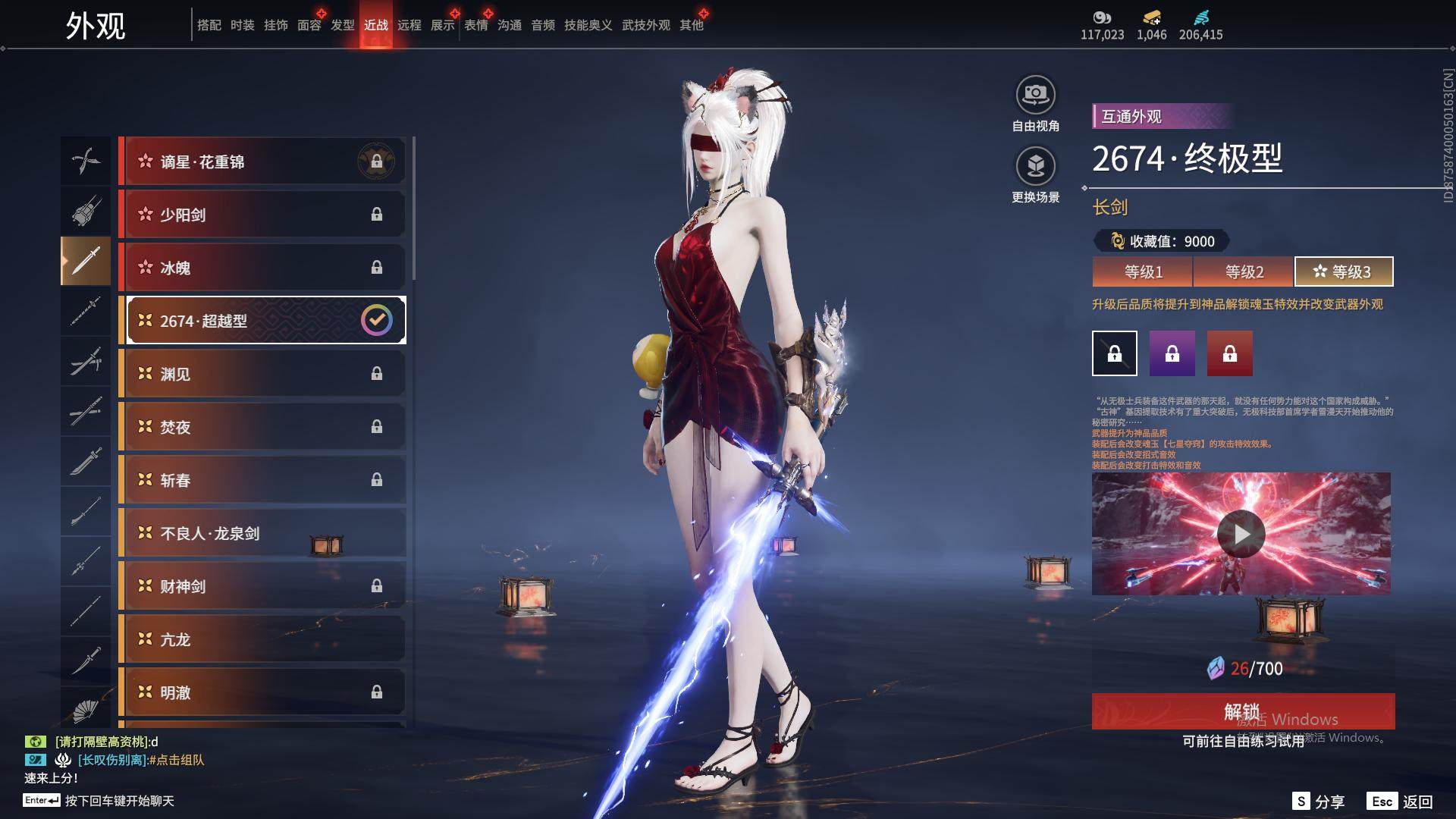
Task: Click the red 解锁 unlock button
Action: tap(1242, 711)
